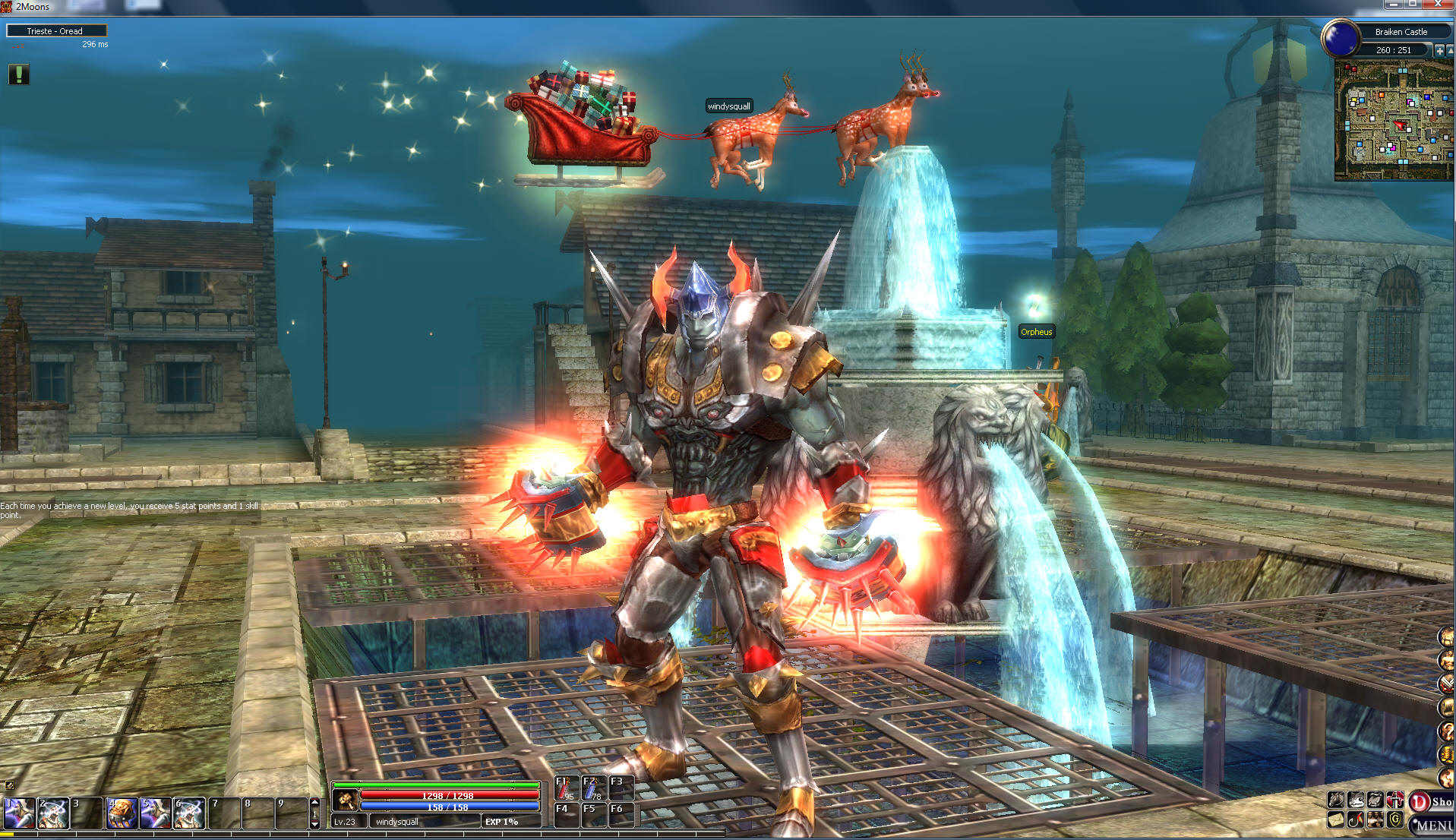Activate the whirlwind skill in hotbar slot 6

(189, 813)
